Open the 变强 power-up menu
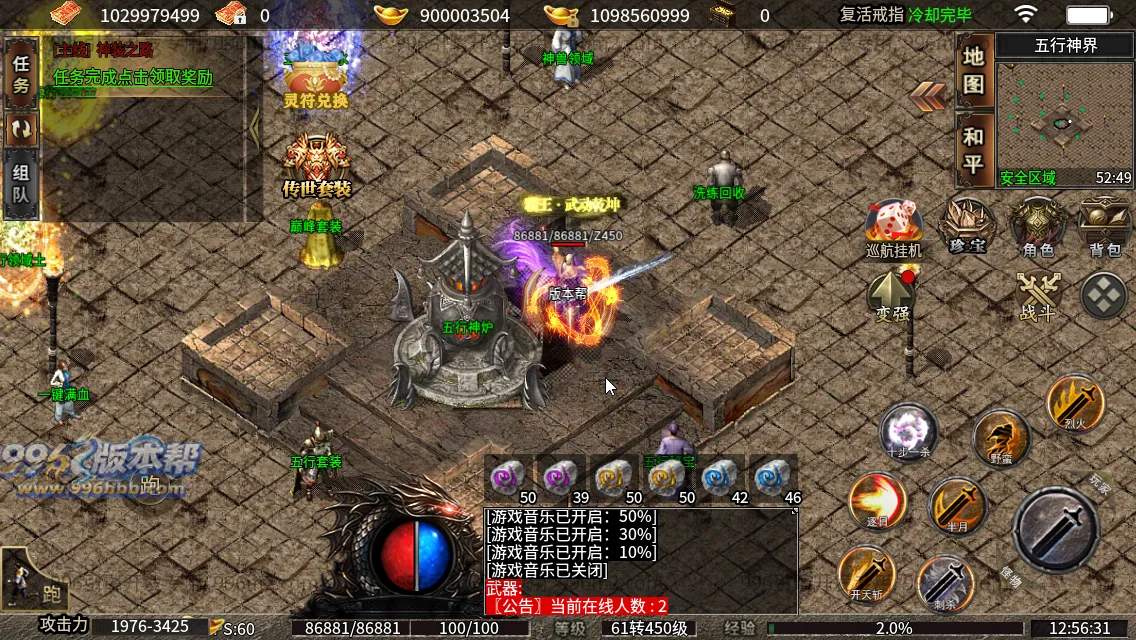 893,296
